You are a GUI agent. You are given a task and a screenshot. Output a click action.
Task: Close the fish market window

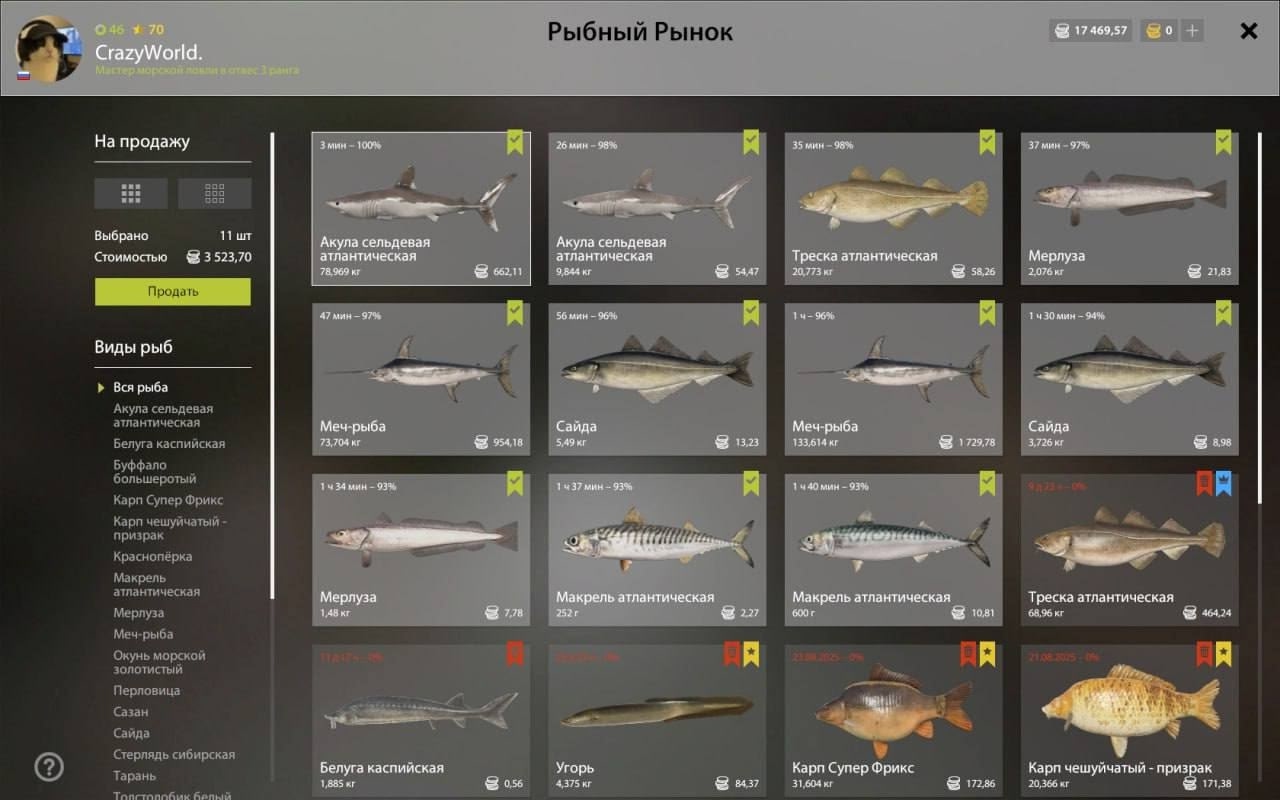tap(1248, 31)
